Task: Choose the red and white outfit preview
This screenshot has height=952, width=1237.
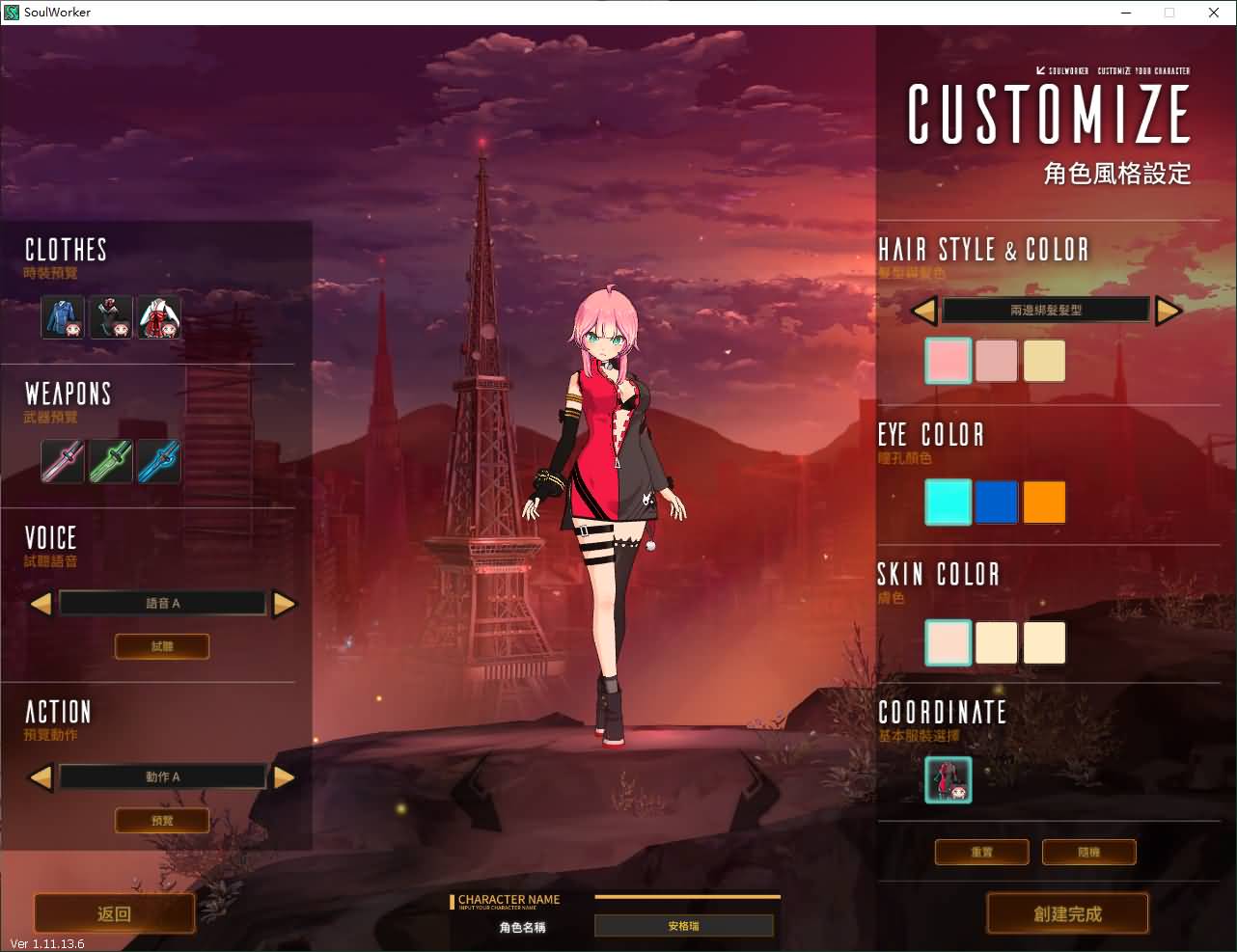Action: pyautogui.click(x=158, y=317)
